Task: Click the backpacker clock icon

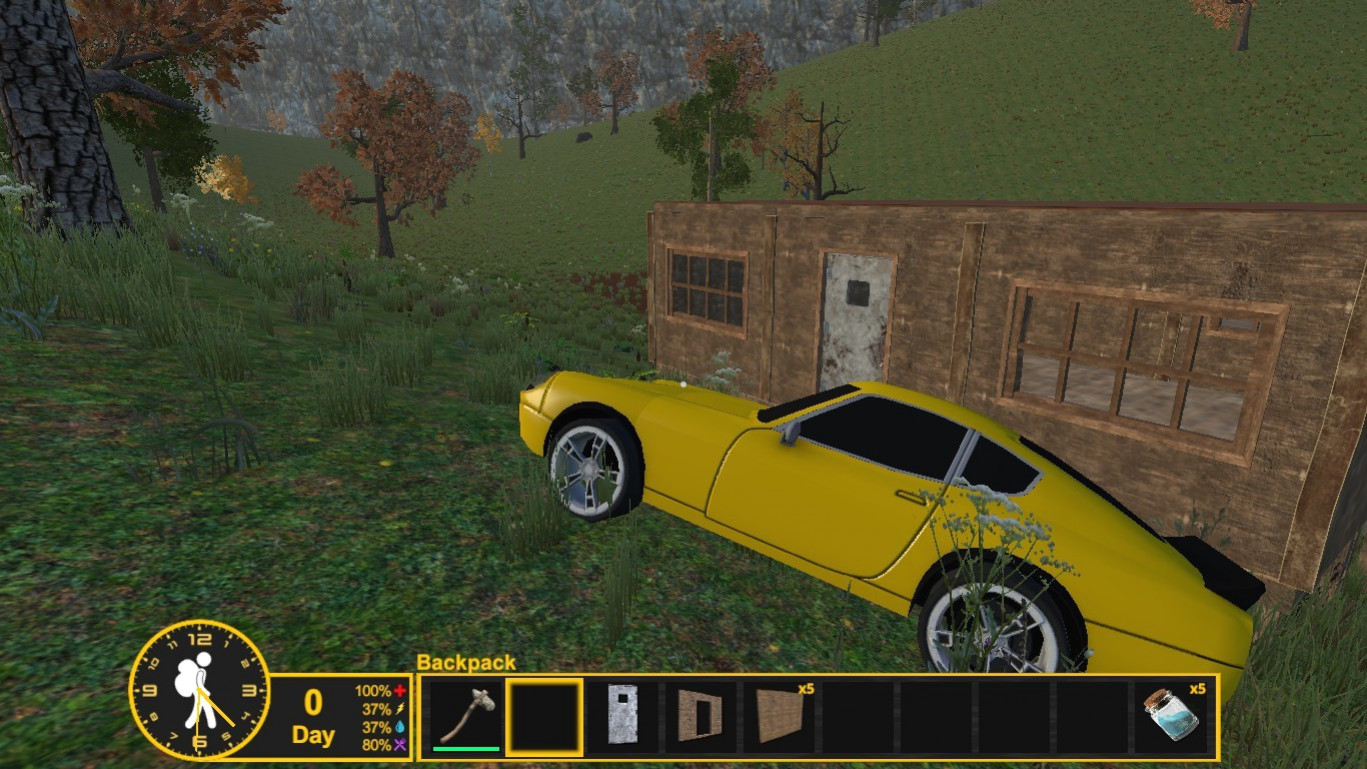Action: pos(200,689)
